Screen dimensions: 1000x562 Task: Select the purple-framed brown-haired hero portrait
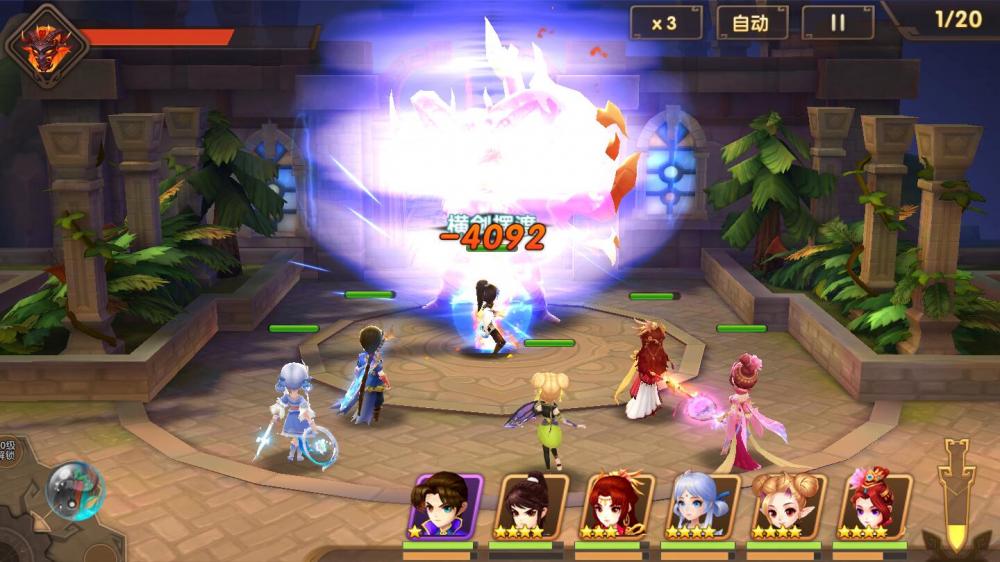[446, 506]
